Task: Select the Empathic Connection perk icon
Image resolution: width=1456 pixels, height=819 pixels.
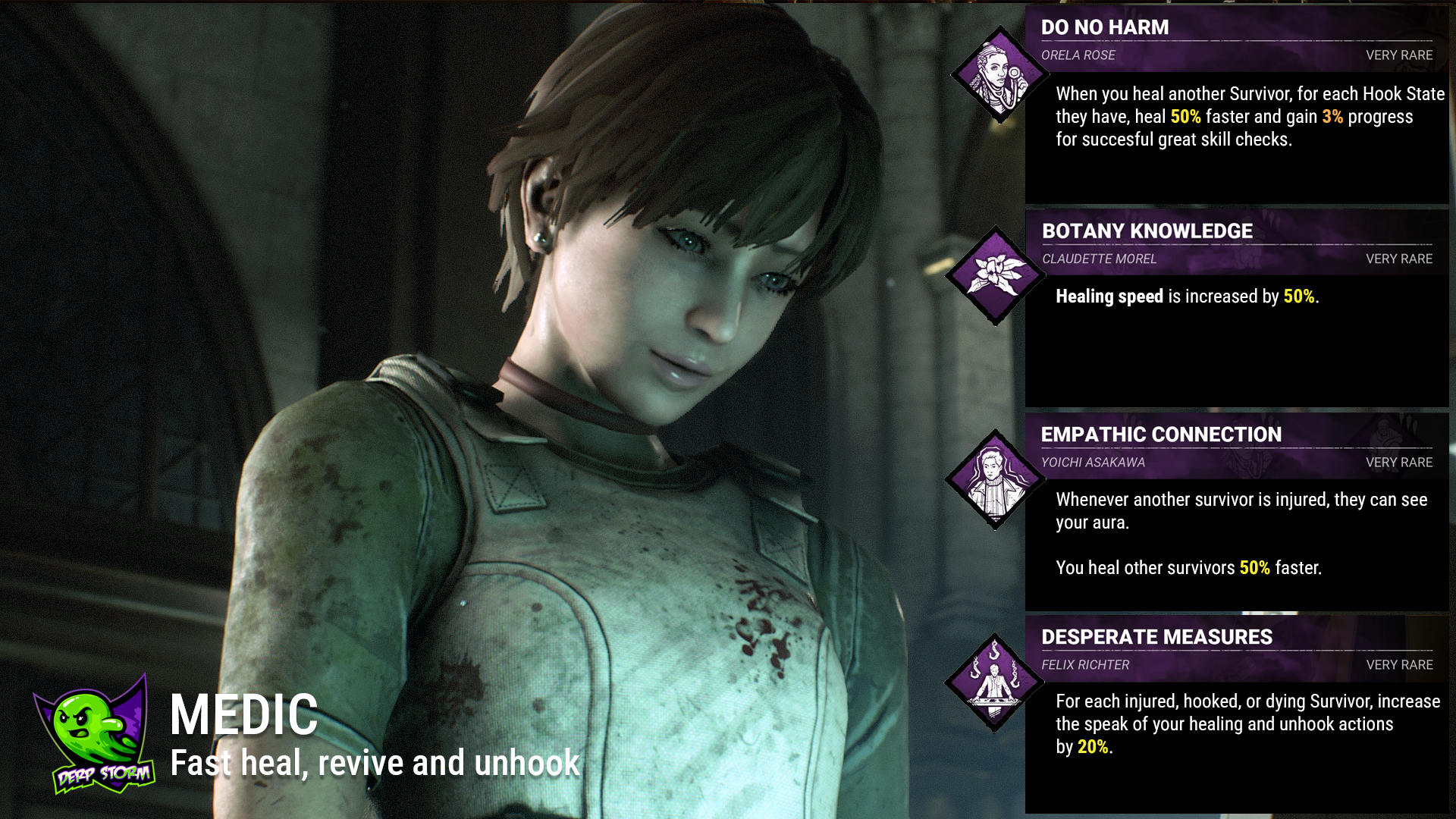Action: (995, 479)
